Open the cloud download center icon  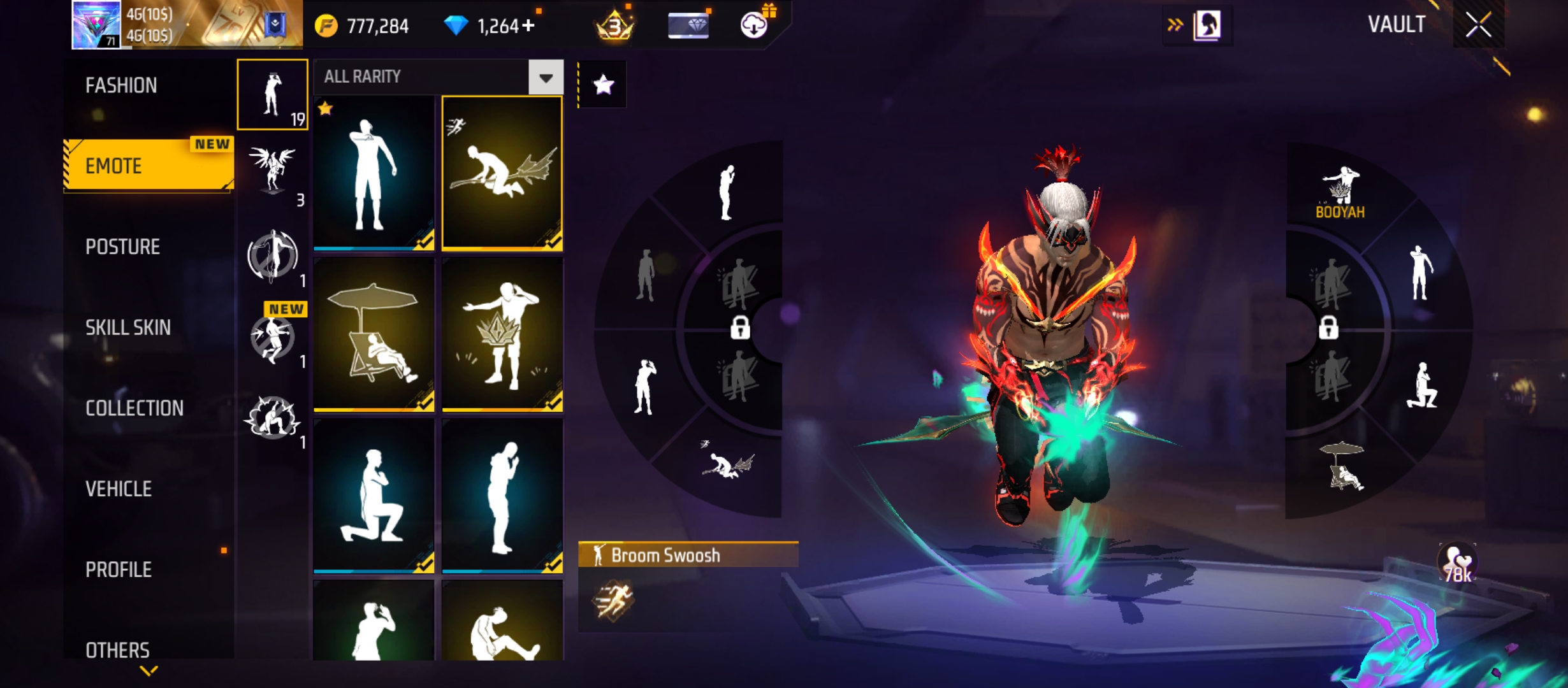tap(754, 25)
